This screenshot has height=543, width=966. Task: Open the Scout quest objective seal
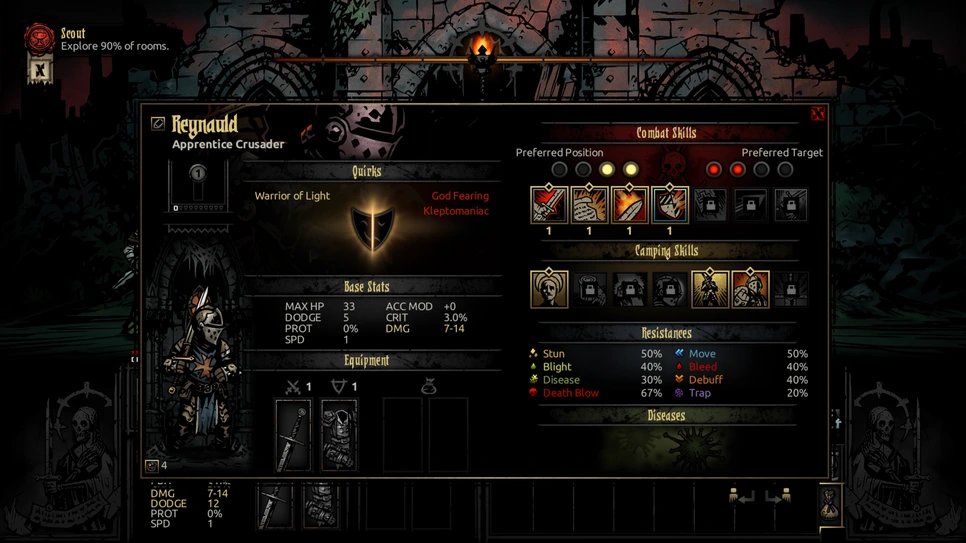[39, 38]
